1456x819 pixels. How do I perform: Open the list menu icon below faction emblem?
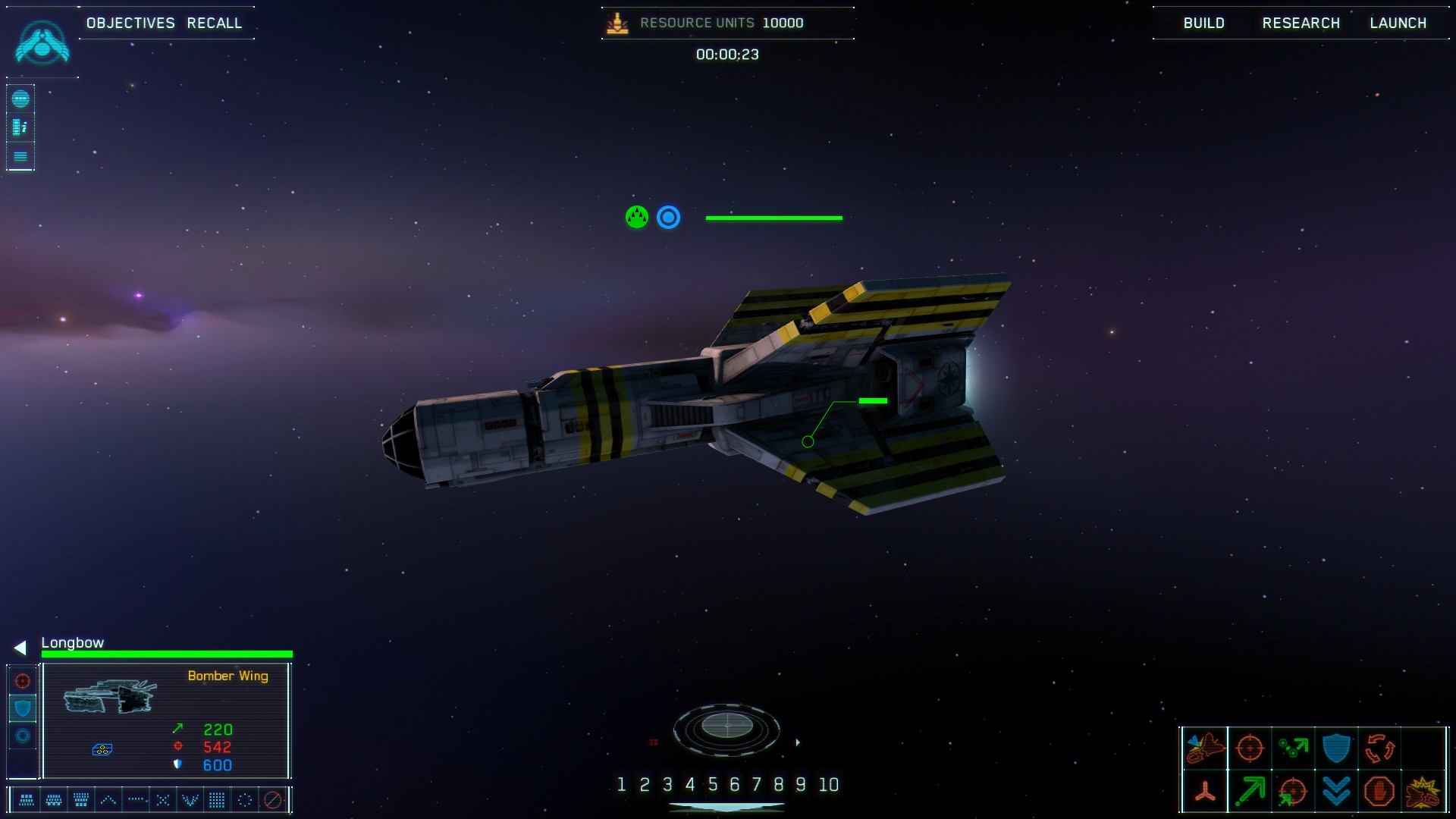click(20, 156)
